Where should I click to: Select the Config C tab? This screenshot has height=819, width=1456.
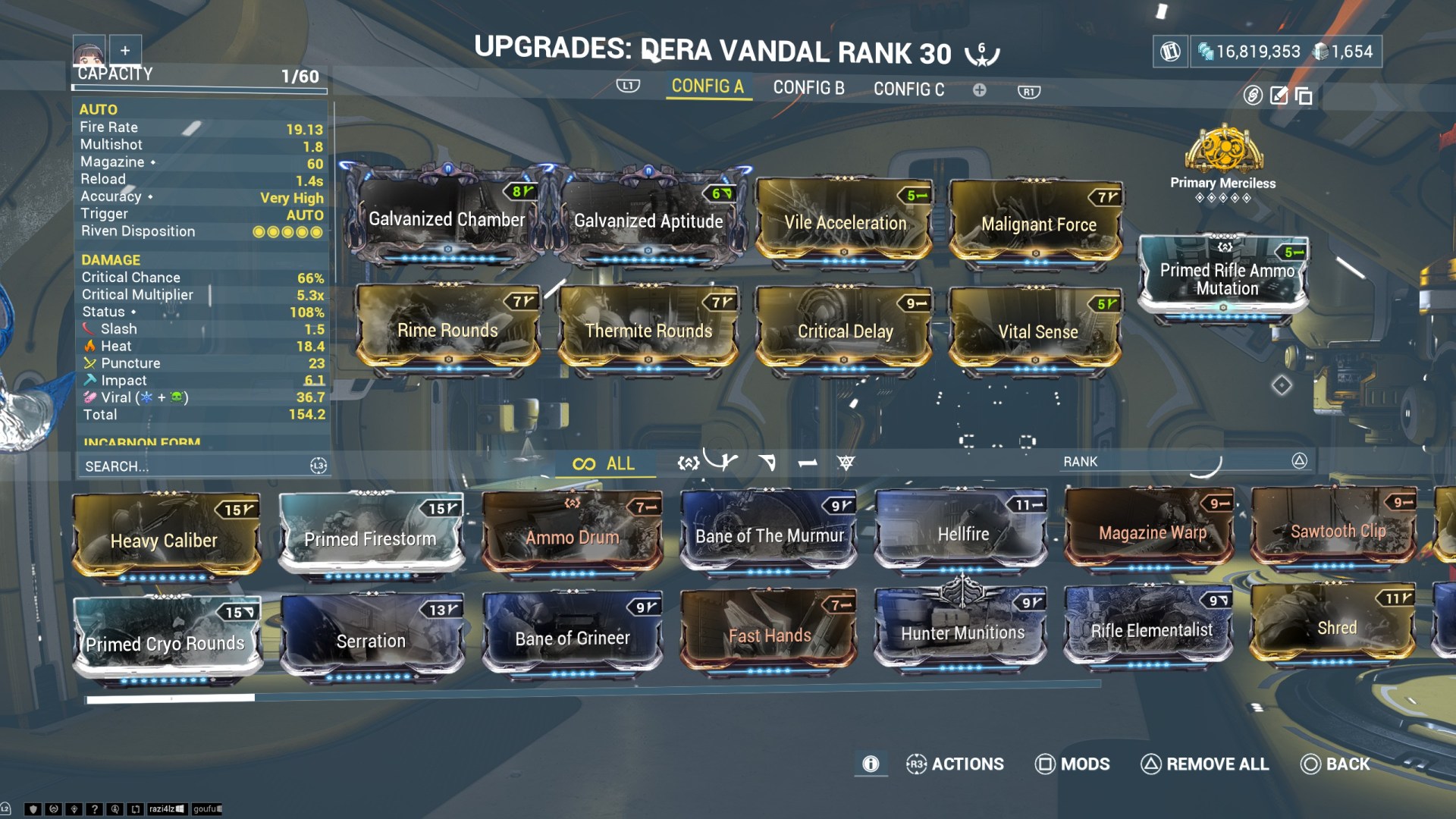point(908,89)
